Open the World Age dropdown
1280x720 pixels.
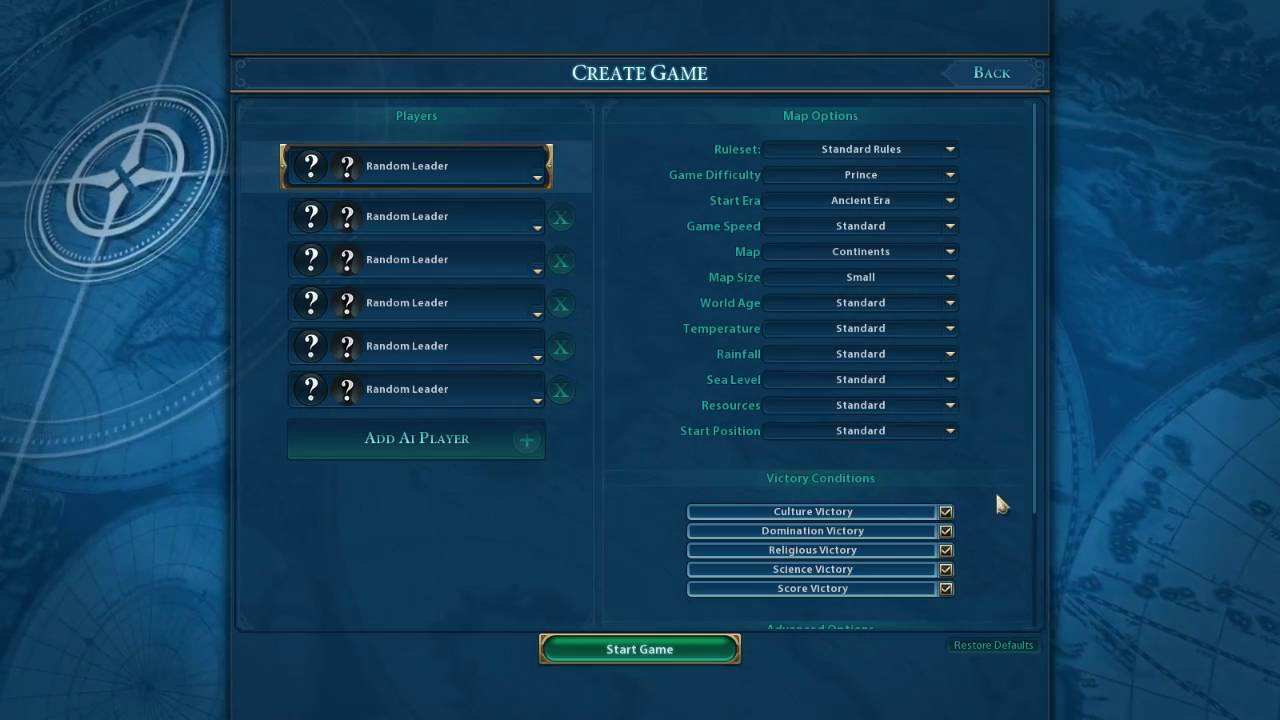pyautogui.click(x=861, y=303)
